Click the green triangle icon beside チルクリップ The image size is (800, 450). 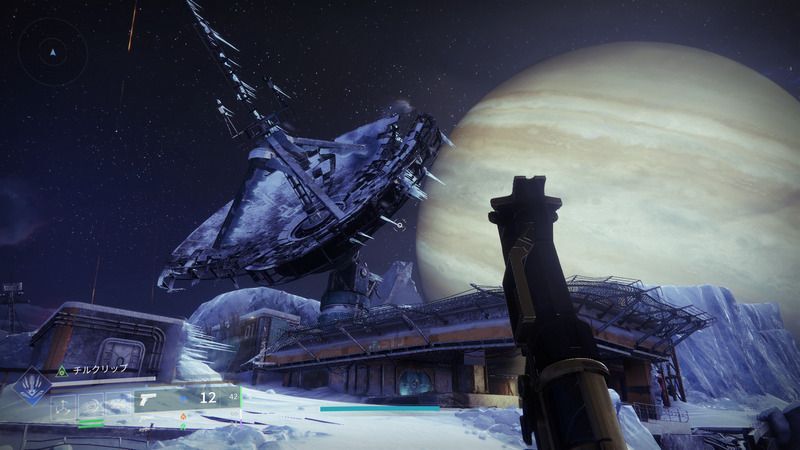point(62,371)
